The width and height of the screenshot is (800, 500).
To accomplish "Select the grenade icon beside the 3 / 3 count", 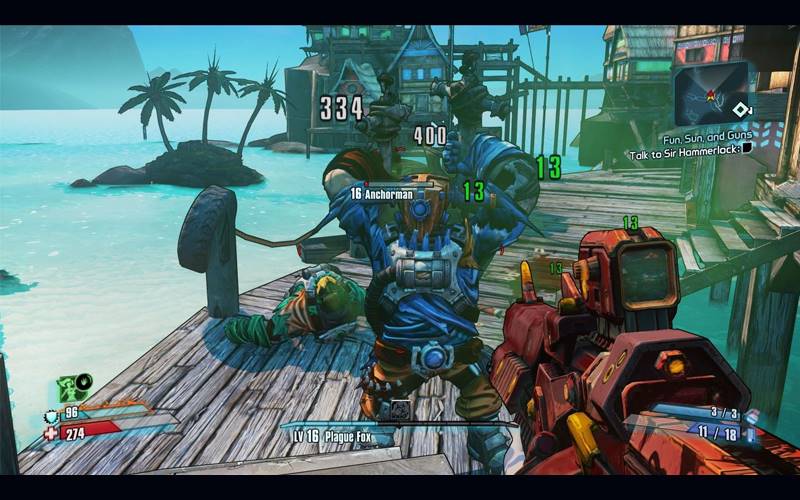I will pos(752,415).
